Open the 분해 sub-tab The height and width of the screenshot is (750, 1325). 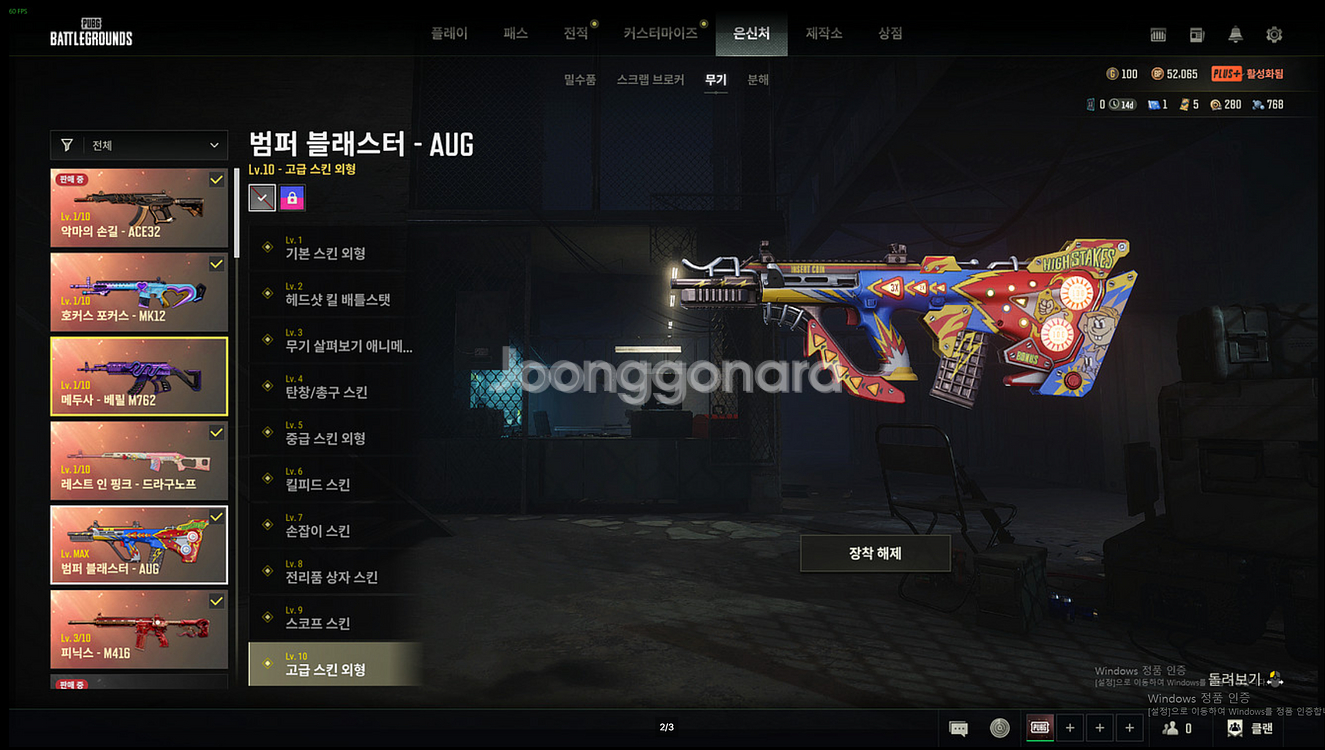(x=758, y=80)
